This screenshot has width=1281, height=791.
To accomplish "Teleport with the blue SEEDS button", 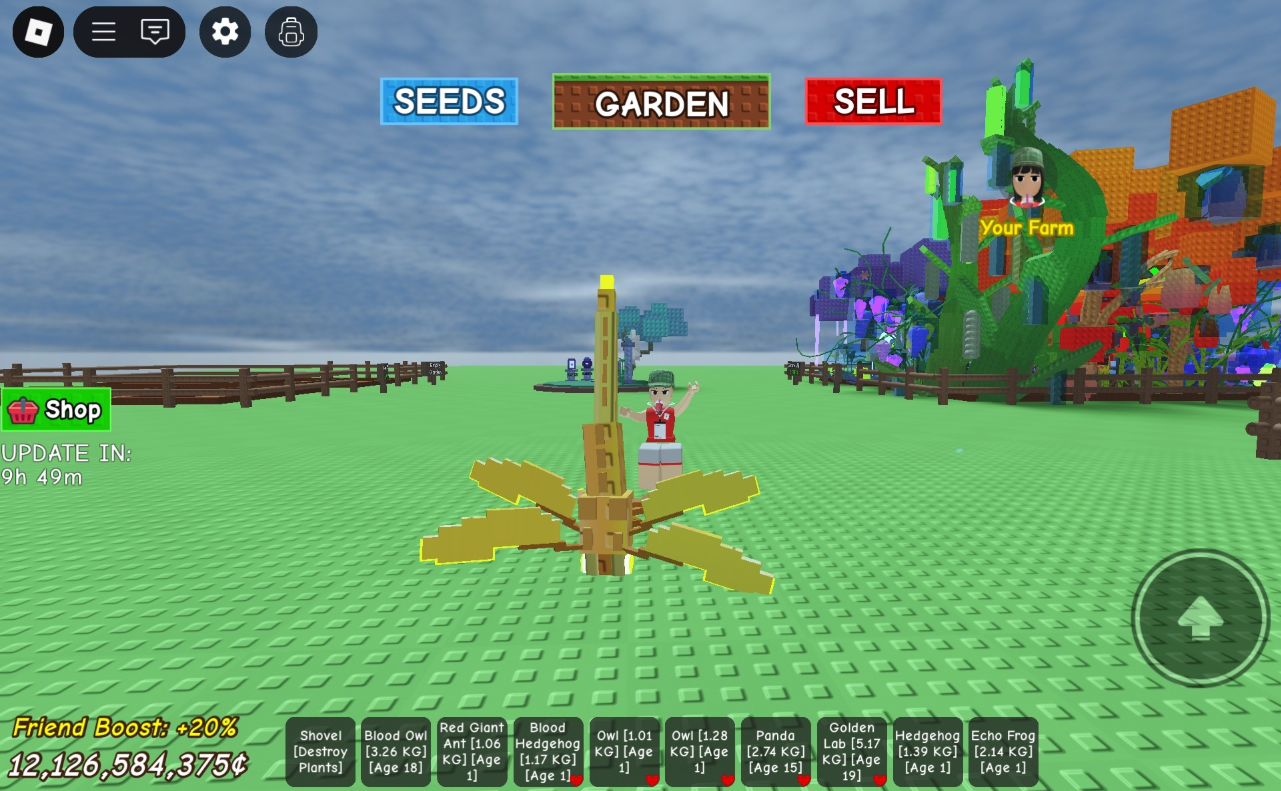I will pos(449,101).
